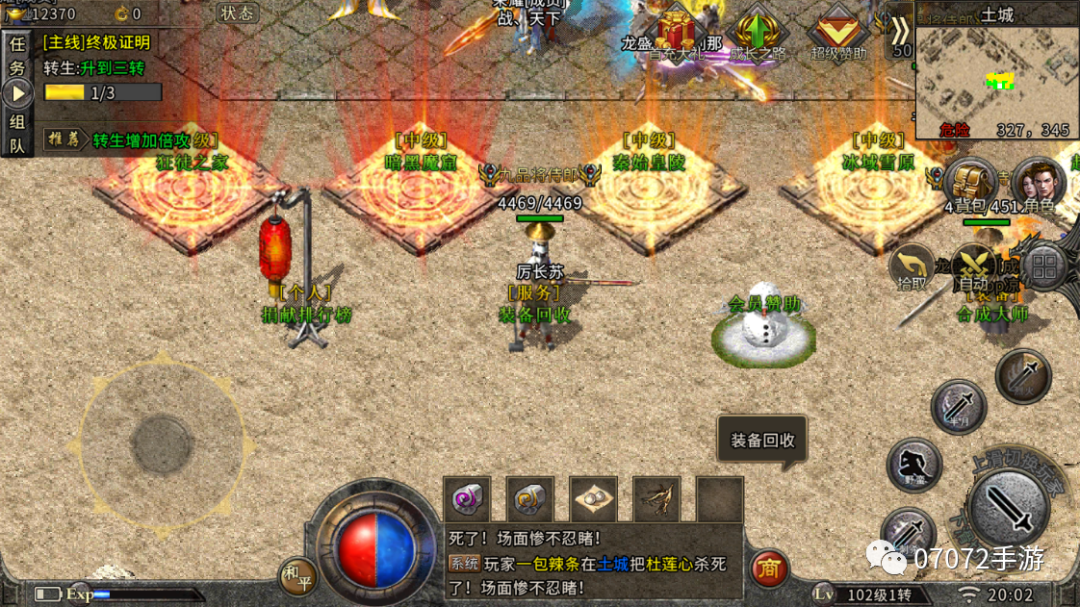This screenshot has height=607, width=1080.
Task: Tap the 拾取 pickup button
Action: click(x=911, y=266)
